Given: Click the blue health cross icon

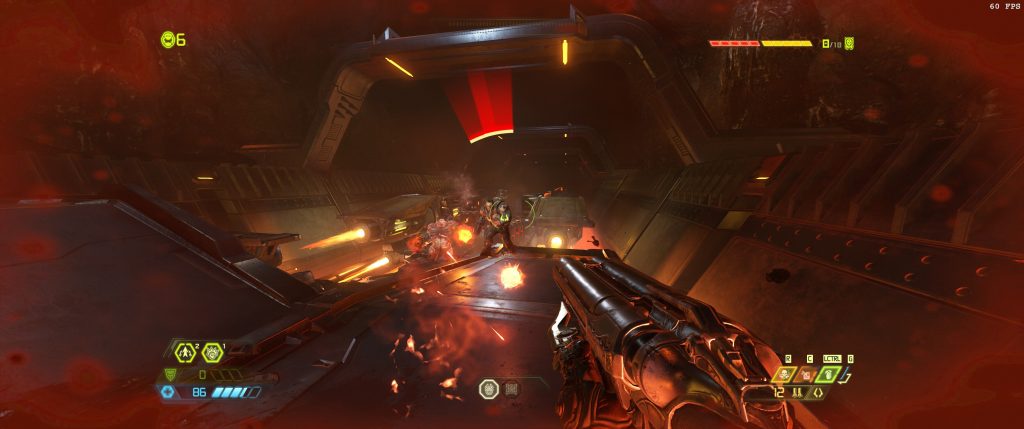Looking at the screenshot, I should tap(168, 392).
